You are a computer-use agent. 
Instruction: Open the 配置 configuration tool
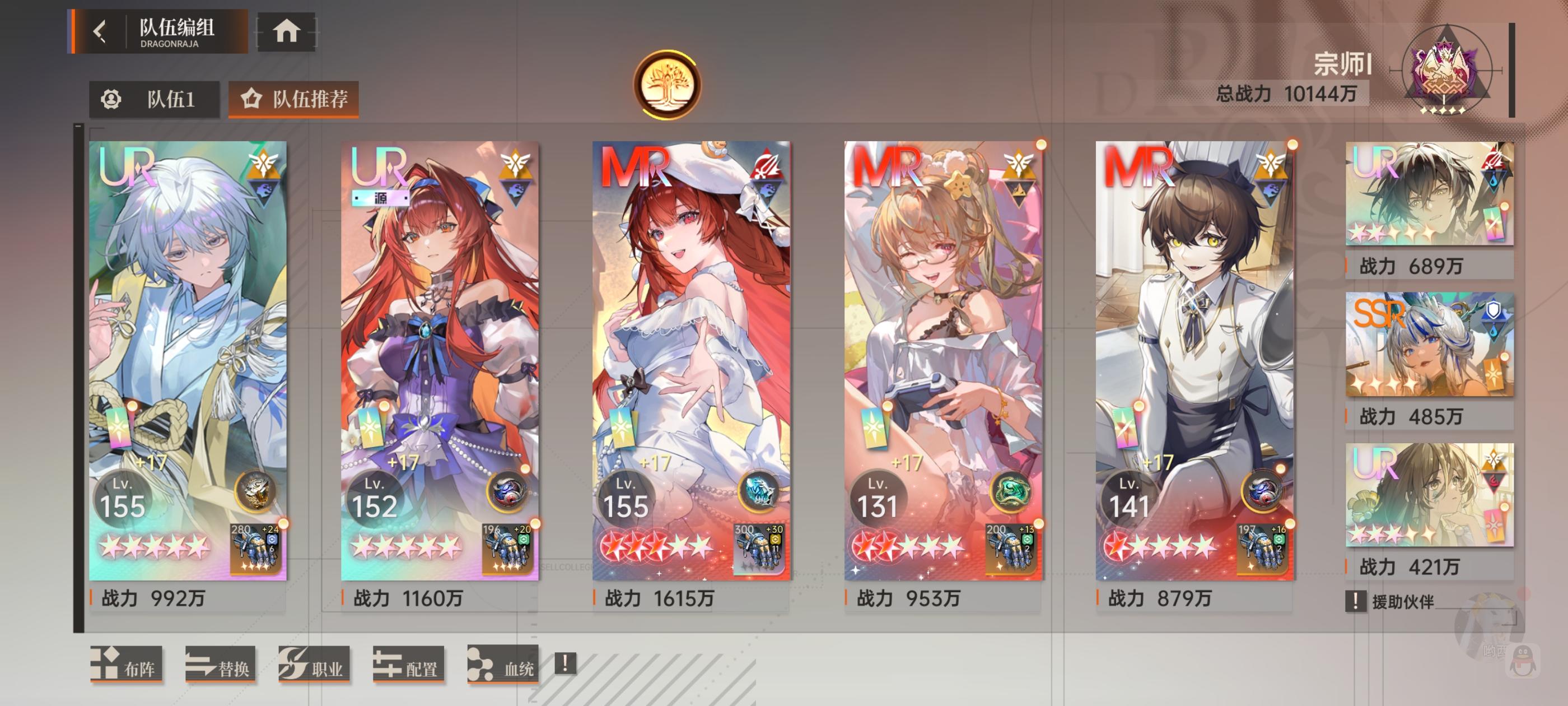[409, 667]
